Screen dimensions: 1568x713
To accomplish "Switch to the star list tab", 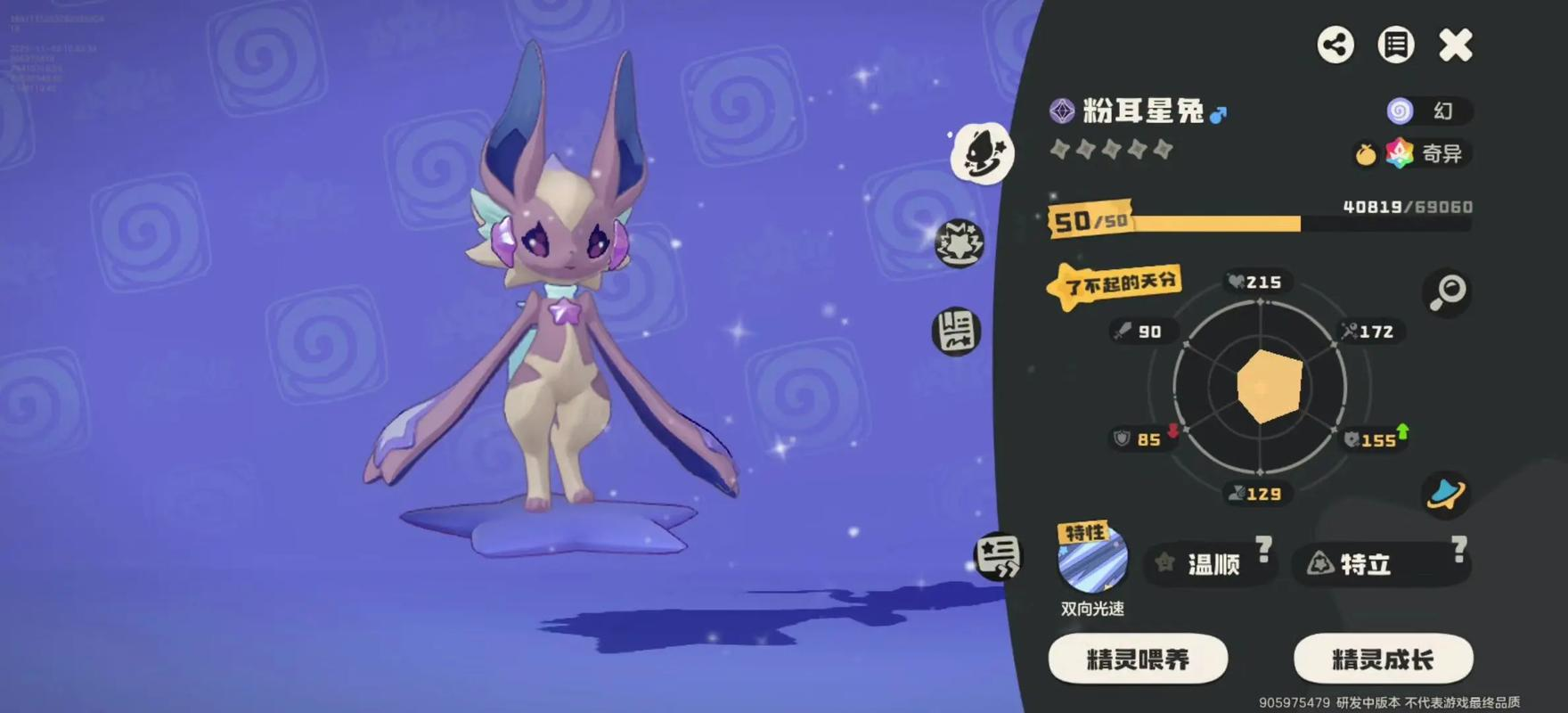I will point(998,557).
